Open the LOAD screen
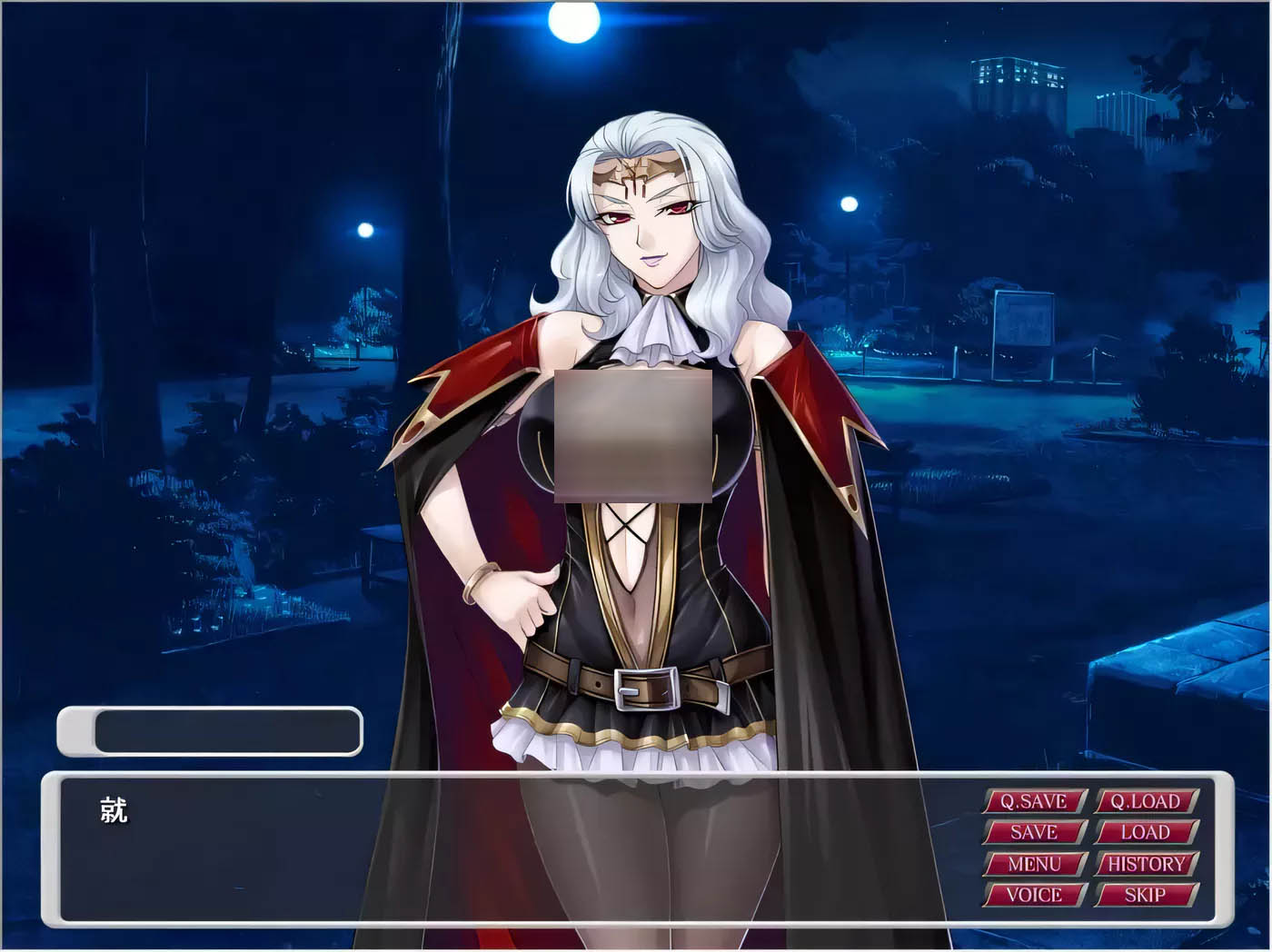Viewport: 1272px width, 952px height. point(1146,832)
